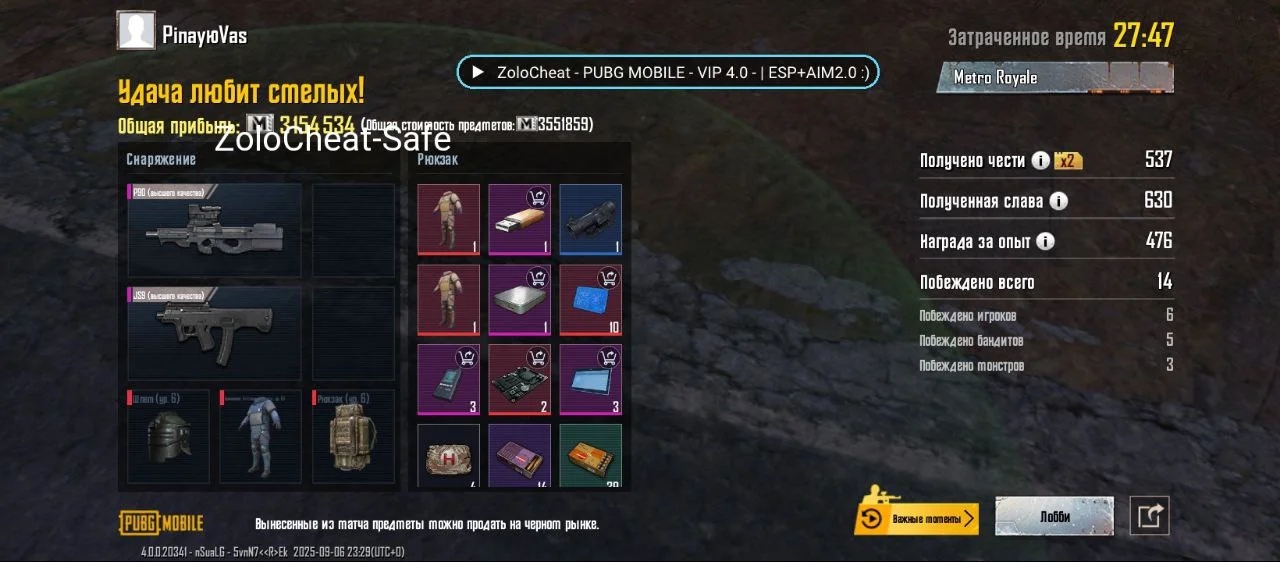Select the JS9 submachine gun slot
The width and height of the screenshot is (1280, 562).
[x=215, y=334]
